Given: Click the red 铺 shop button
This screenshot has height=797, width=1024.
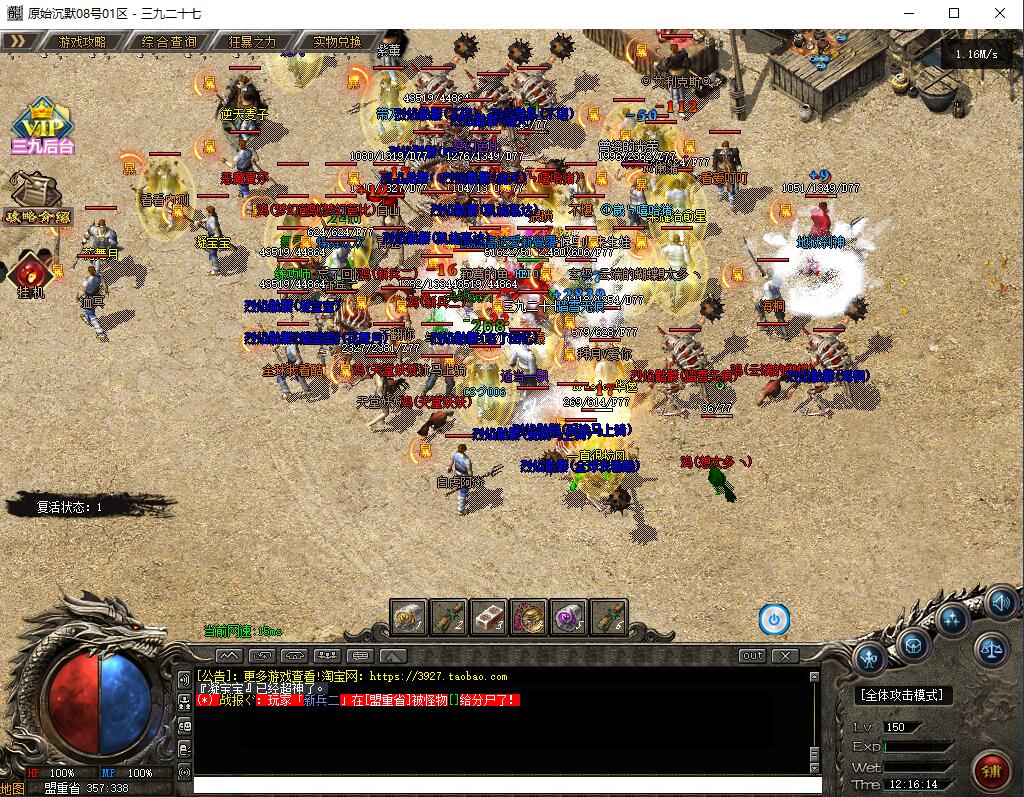Looking at the screenshot, I should 991,770.
